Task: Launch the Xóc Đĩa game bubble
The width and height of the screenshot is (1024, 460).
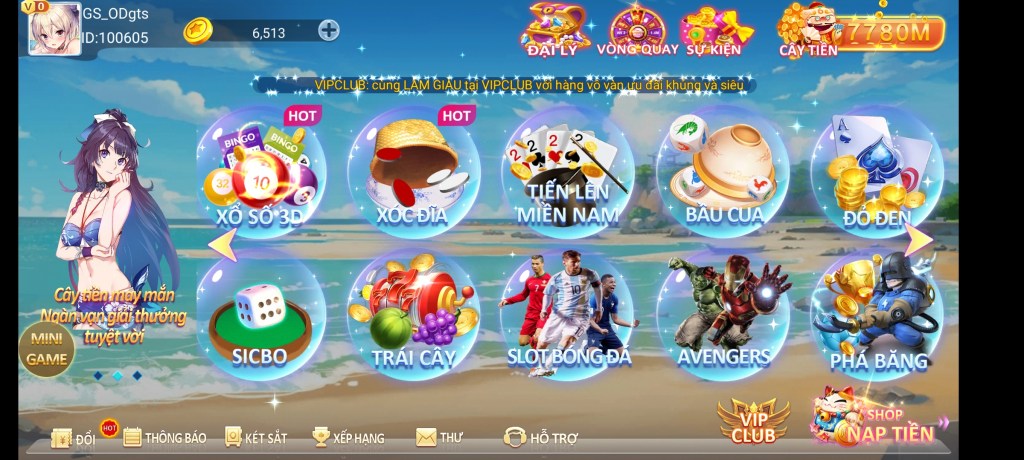Action: [414, 173]
